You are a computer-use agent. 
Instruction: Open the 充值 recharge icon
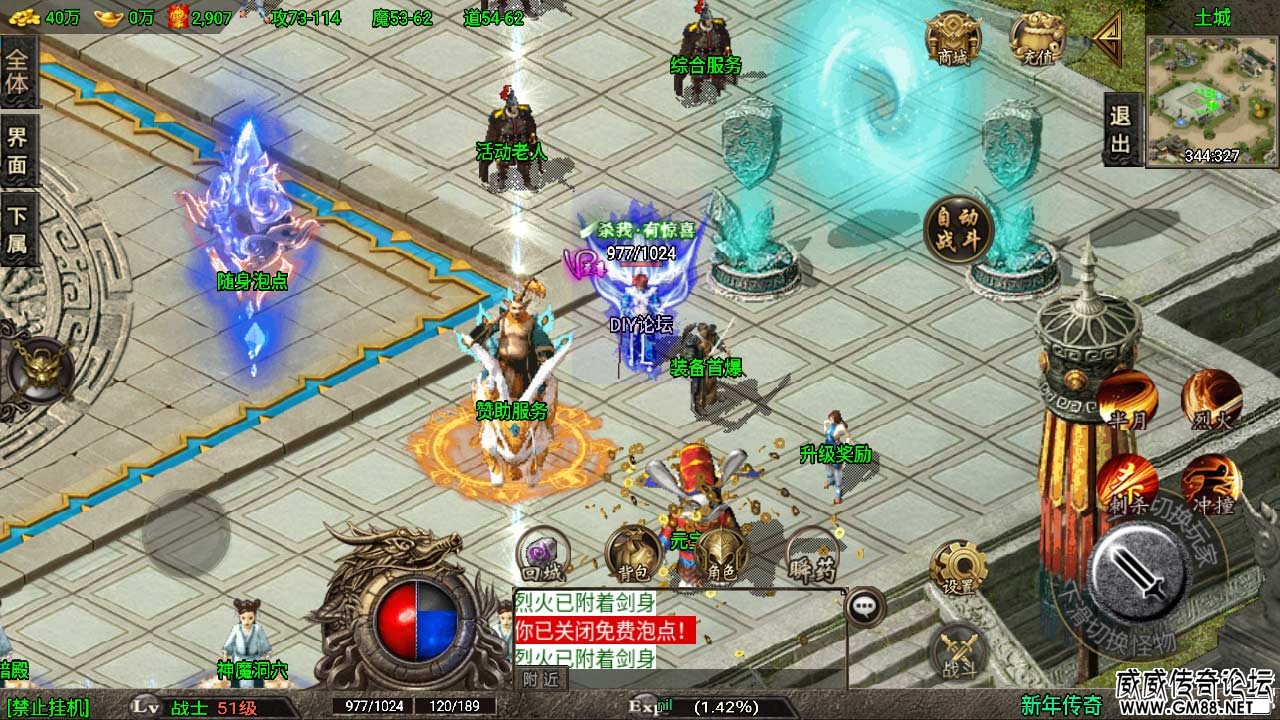pyautogui.click(x=1036, y=40)
